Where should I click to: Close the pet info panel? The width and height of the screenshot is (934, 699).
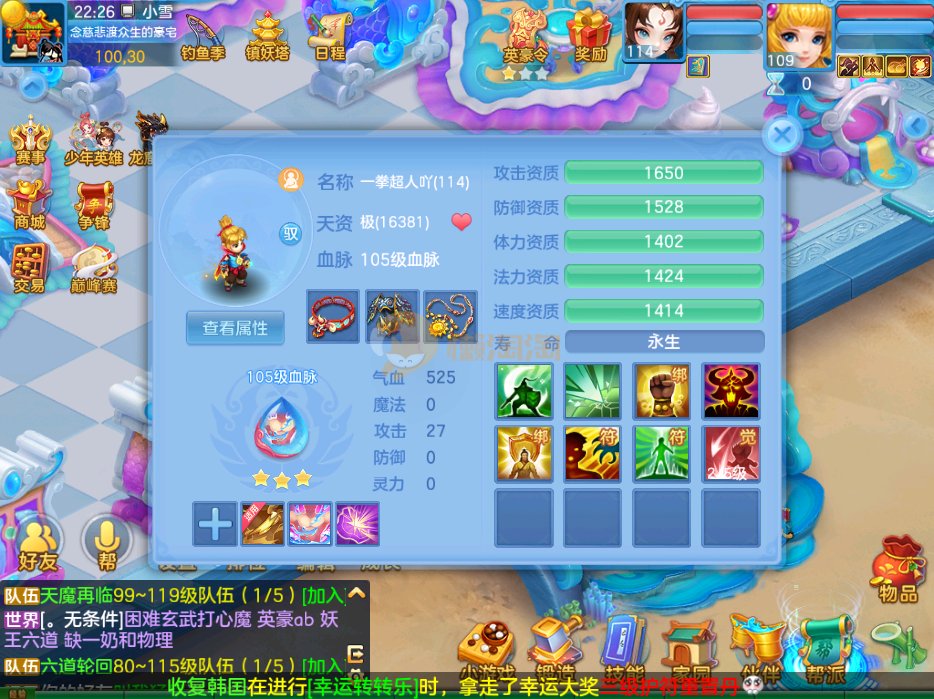[783, 134]
